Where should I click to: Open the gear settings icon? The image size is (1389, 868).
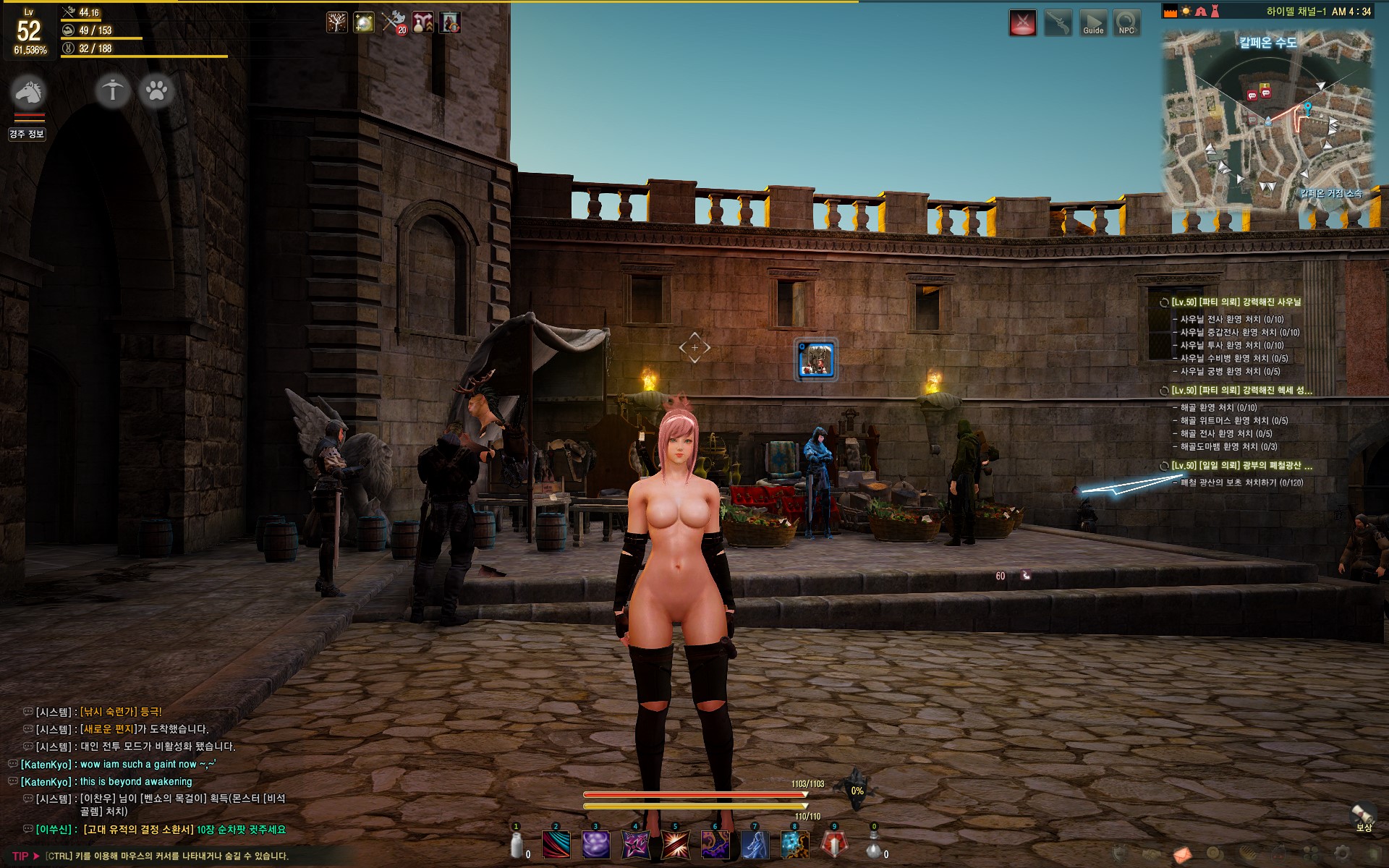click(1341, 854)
